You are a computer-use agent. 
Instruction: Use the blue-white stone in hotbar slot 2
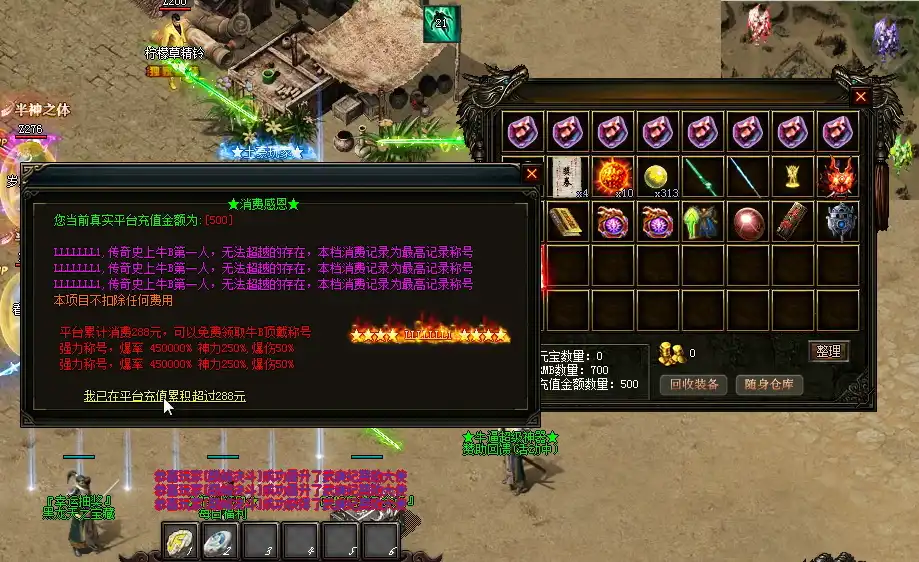click(x=220, y=541)
